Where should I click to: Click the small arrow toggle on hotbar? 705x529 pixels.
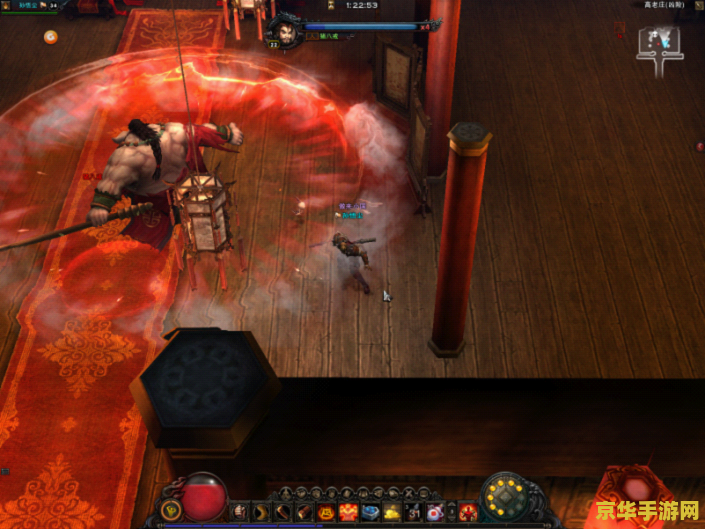tap(450, 512)
